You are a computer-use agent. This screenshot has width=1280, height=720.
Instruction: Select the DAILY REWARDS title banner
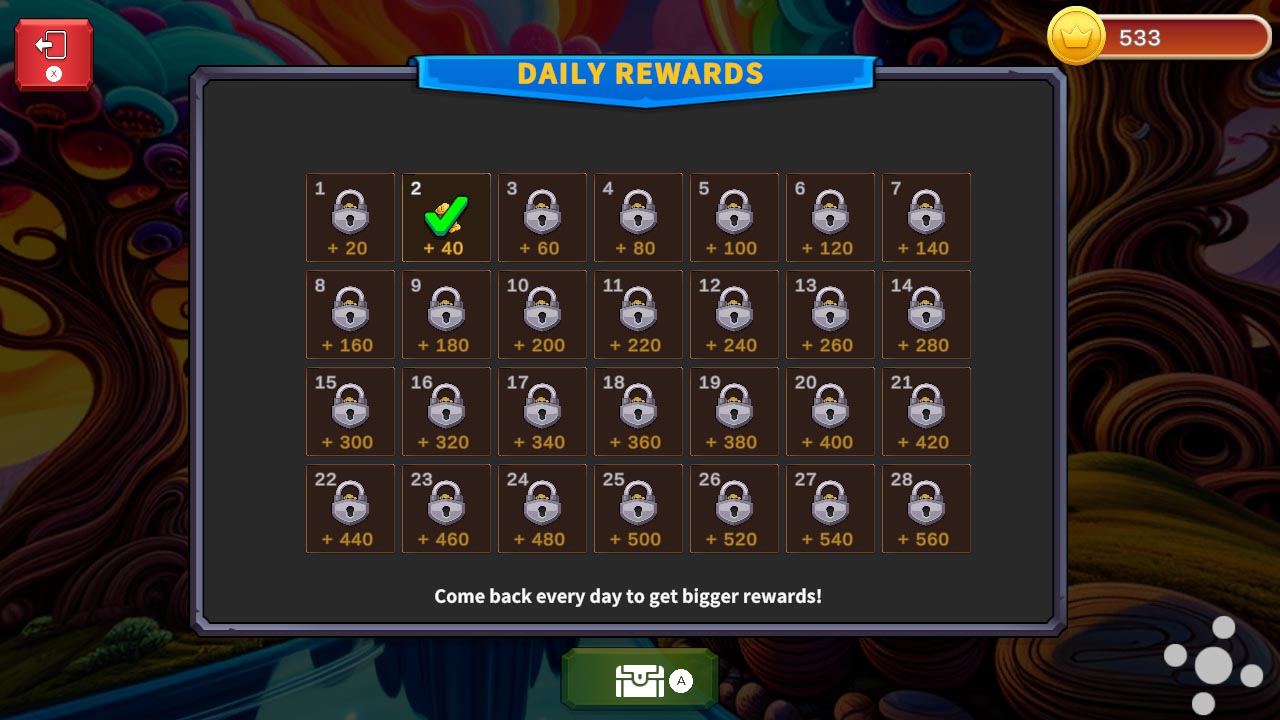pos(639,73)
